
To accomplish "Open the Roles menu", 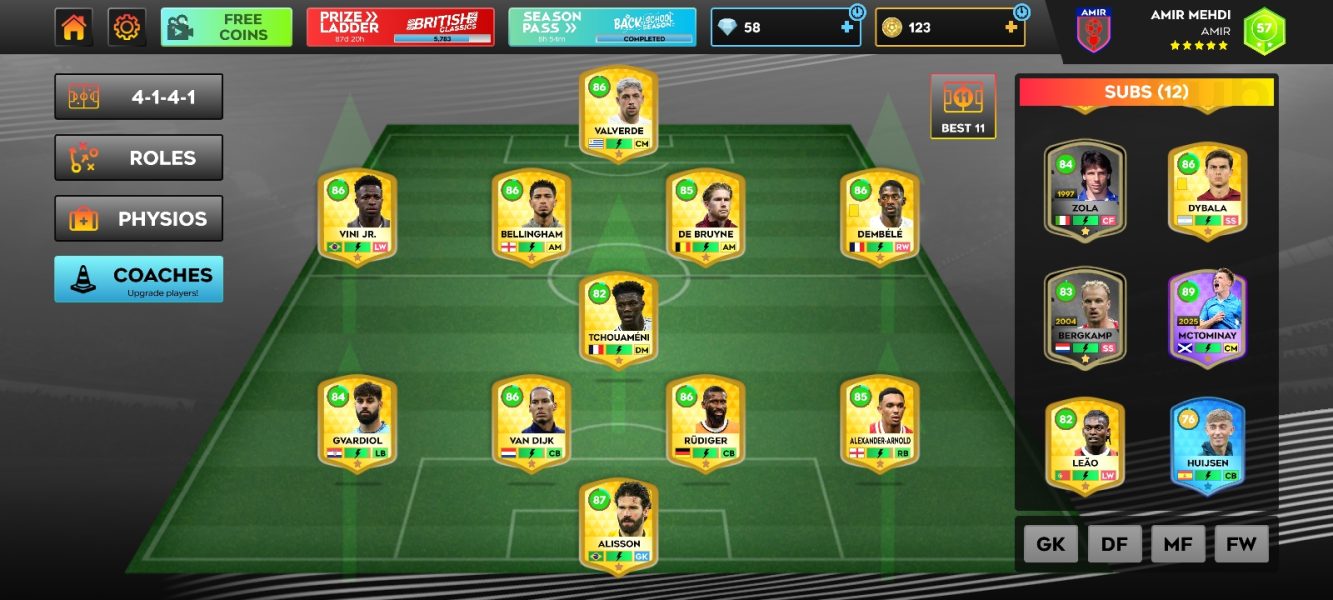I will click(x=139, y=158).
